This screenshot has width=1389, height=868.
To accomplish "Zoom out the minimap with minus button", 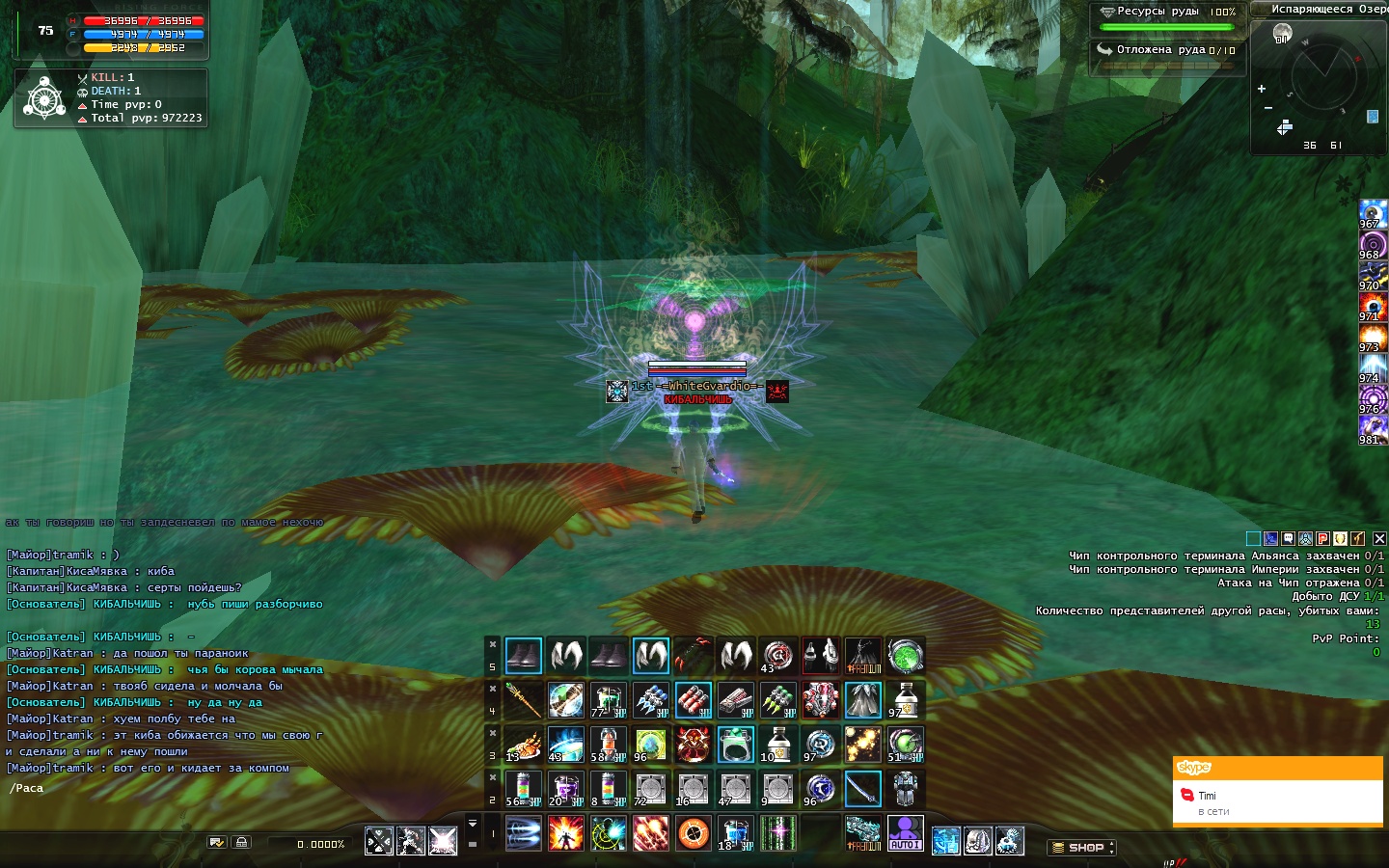I will (x=1268, y=108).
